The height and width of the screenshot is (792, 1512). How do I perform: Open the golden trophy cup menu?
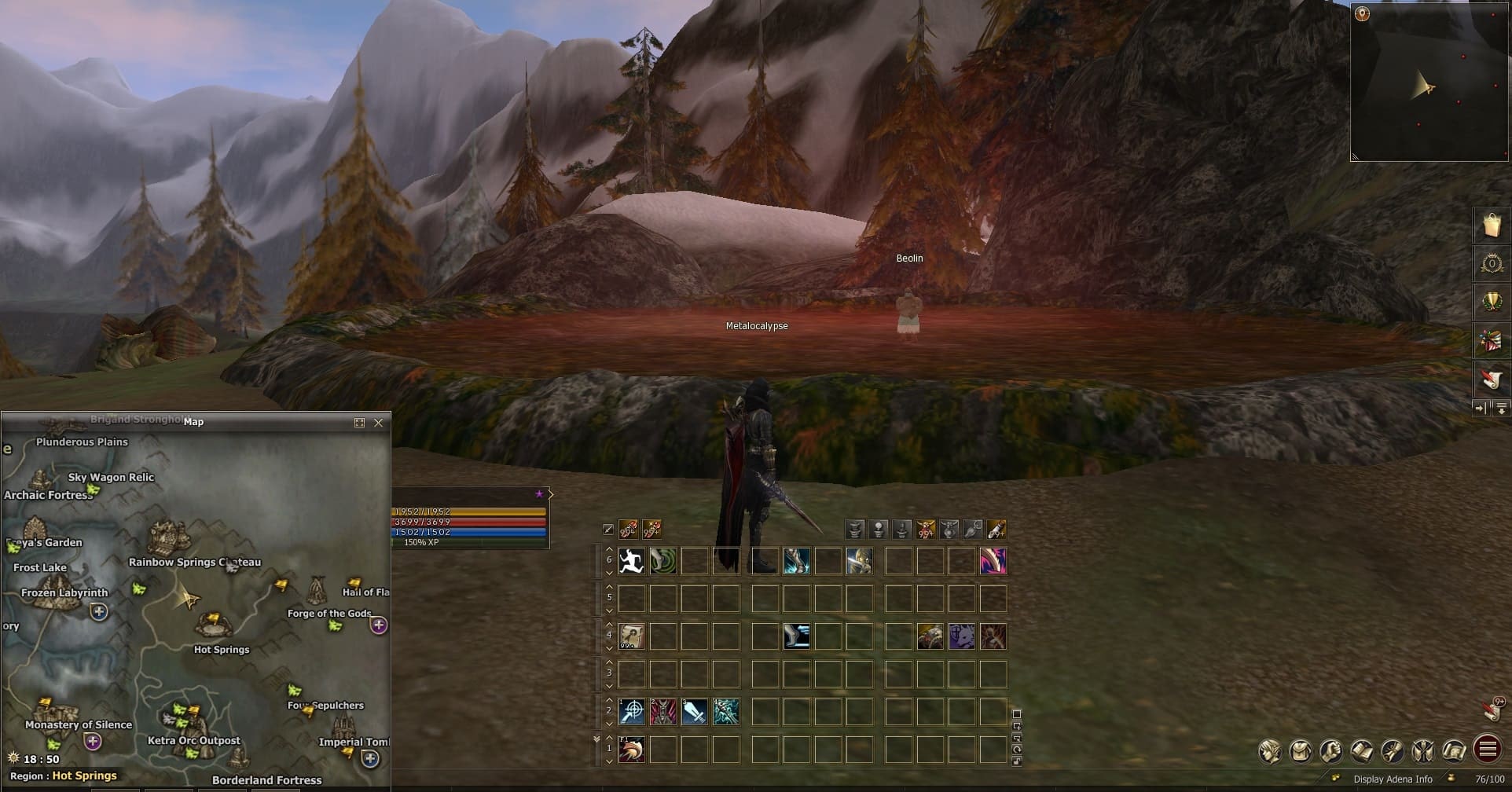1491,302
